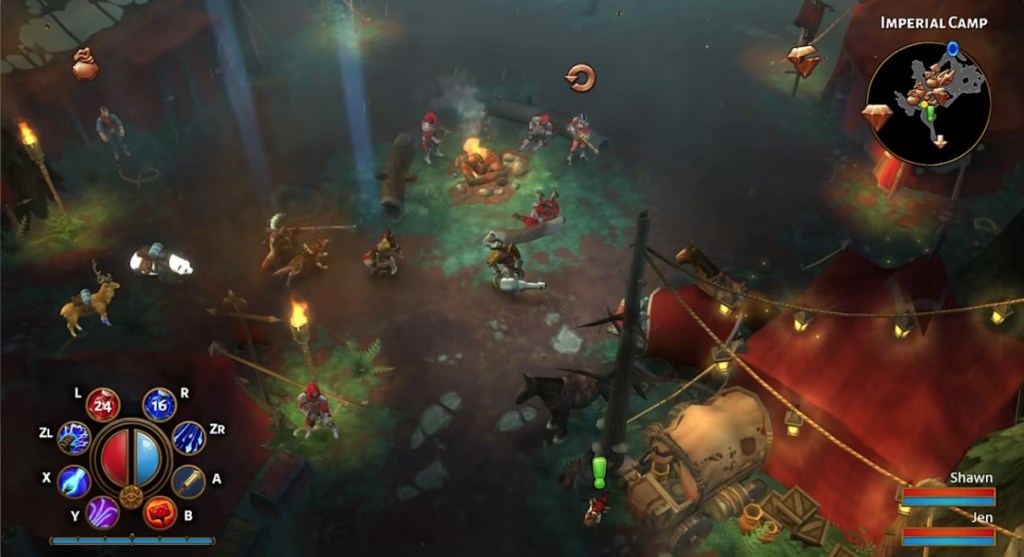
Task: Activate the red hammer skill
Action: 160,512
